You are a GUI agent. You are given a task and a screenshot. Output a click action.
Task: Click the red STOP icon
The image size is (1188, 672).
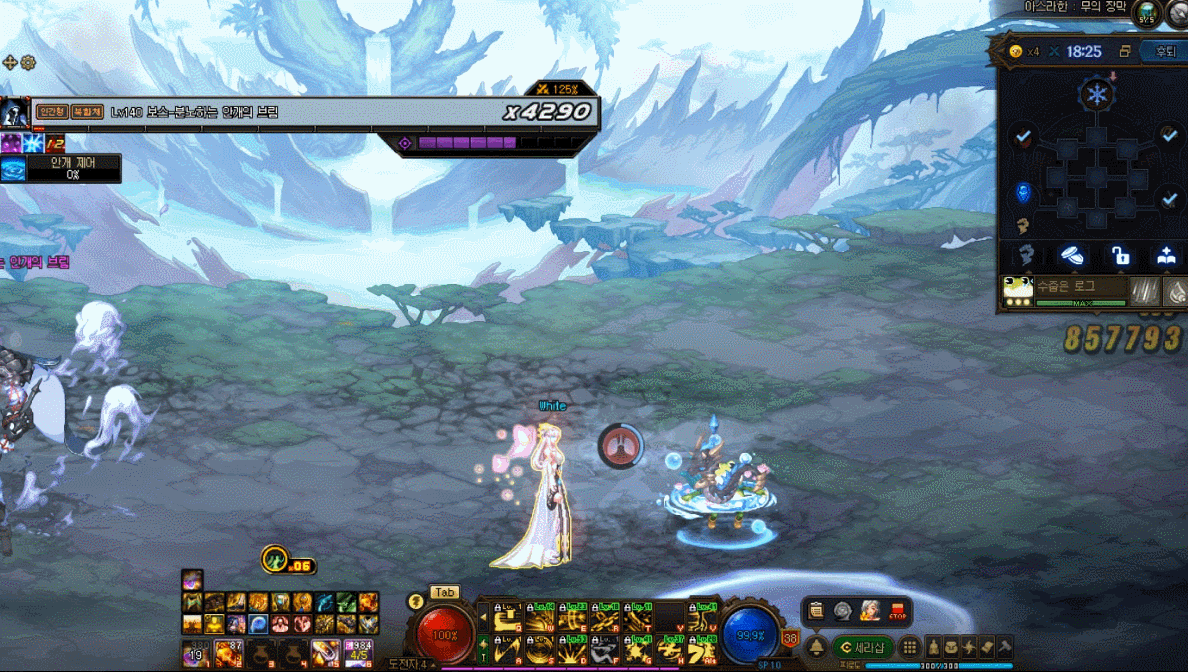click(x=898, y=611)
